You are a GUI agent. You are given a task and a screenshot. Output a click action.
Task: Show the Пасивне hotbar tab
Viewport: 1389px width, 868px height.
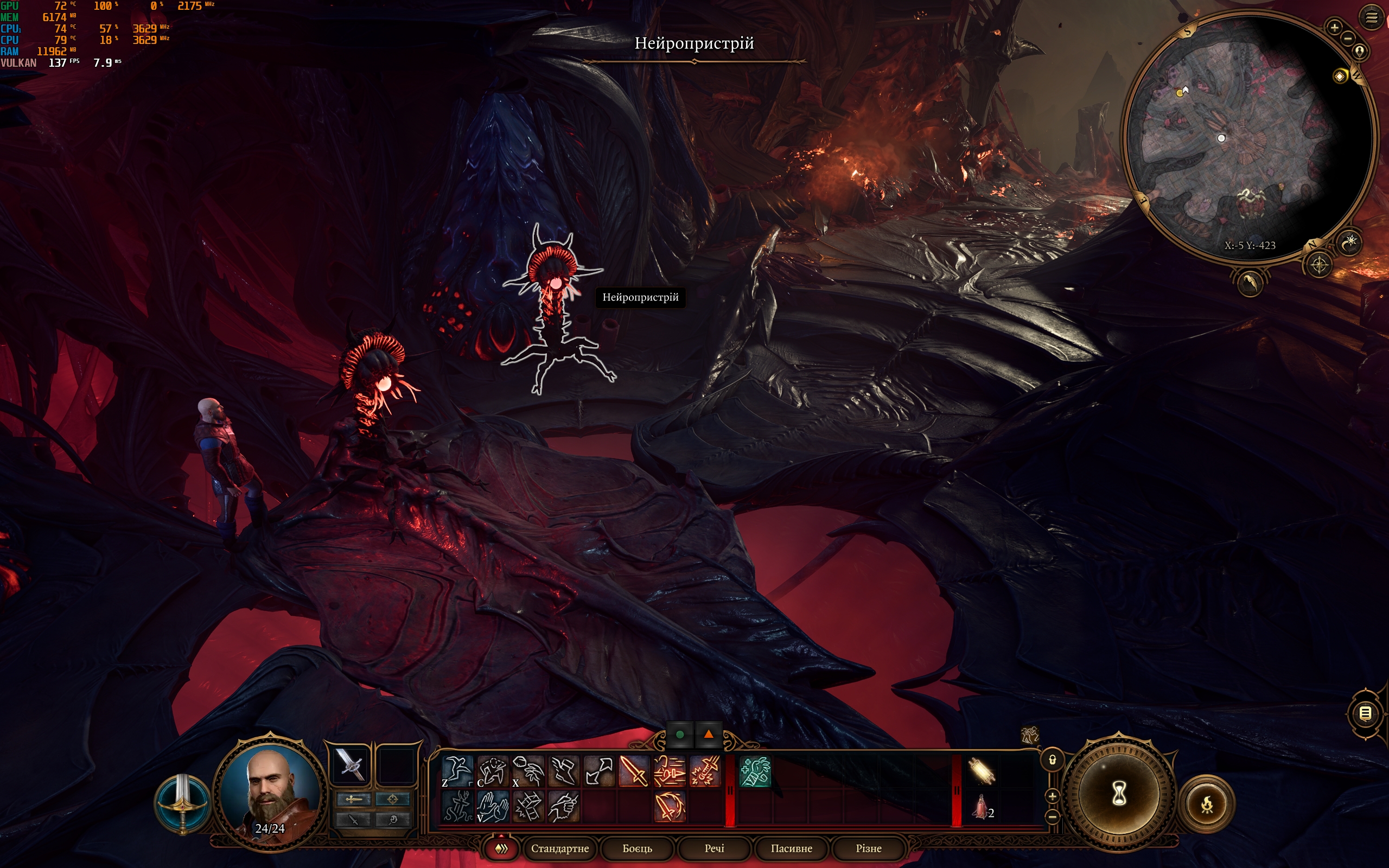[x=792, y=848]
